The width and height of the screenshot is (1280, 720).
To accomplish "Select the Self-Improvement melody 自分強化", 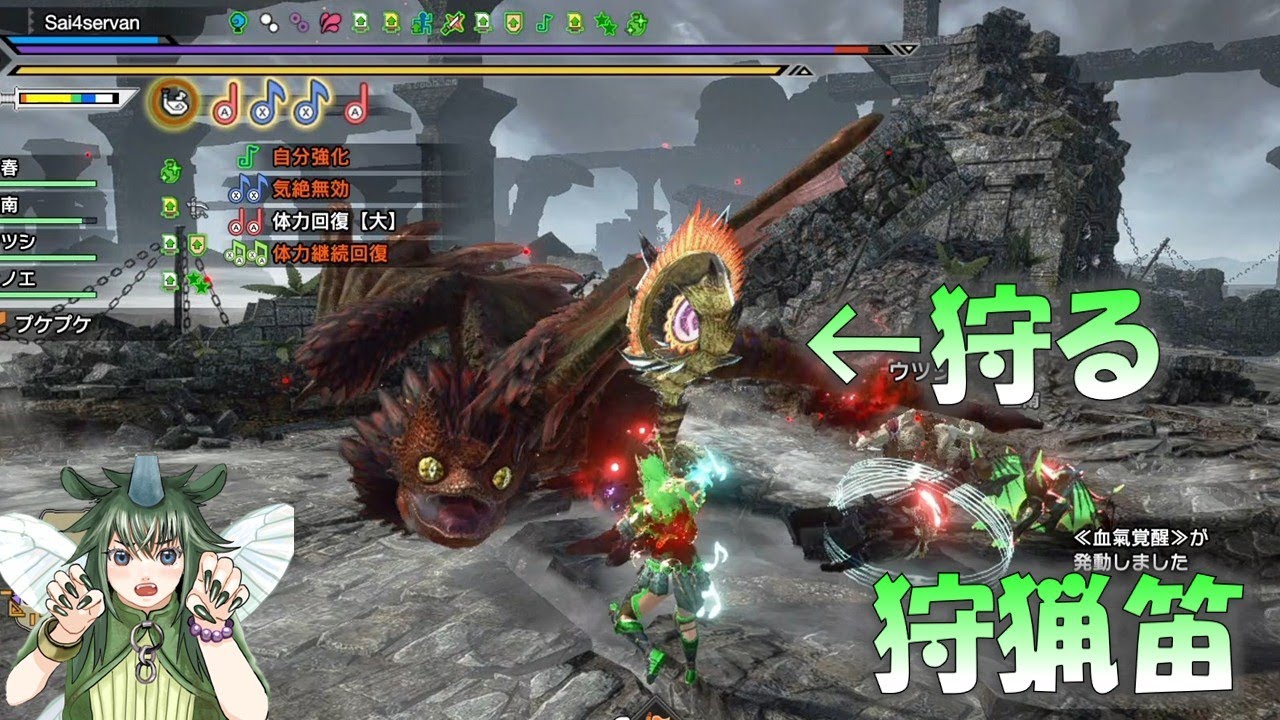I will tap(310, 158).
